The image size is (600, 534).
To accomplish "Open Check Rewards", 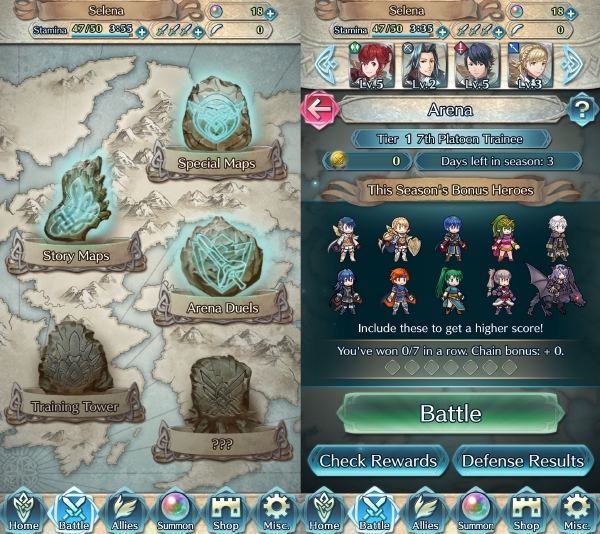I will point(377,460).
